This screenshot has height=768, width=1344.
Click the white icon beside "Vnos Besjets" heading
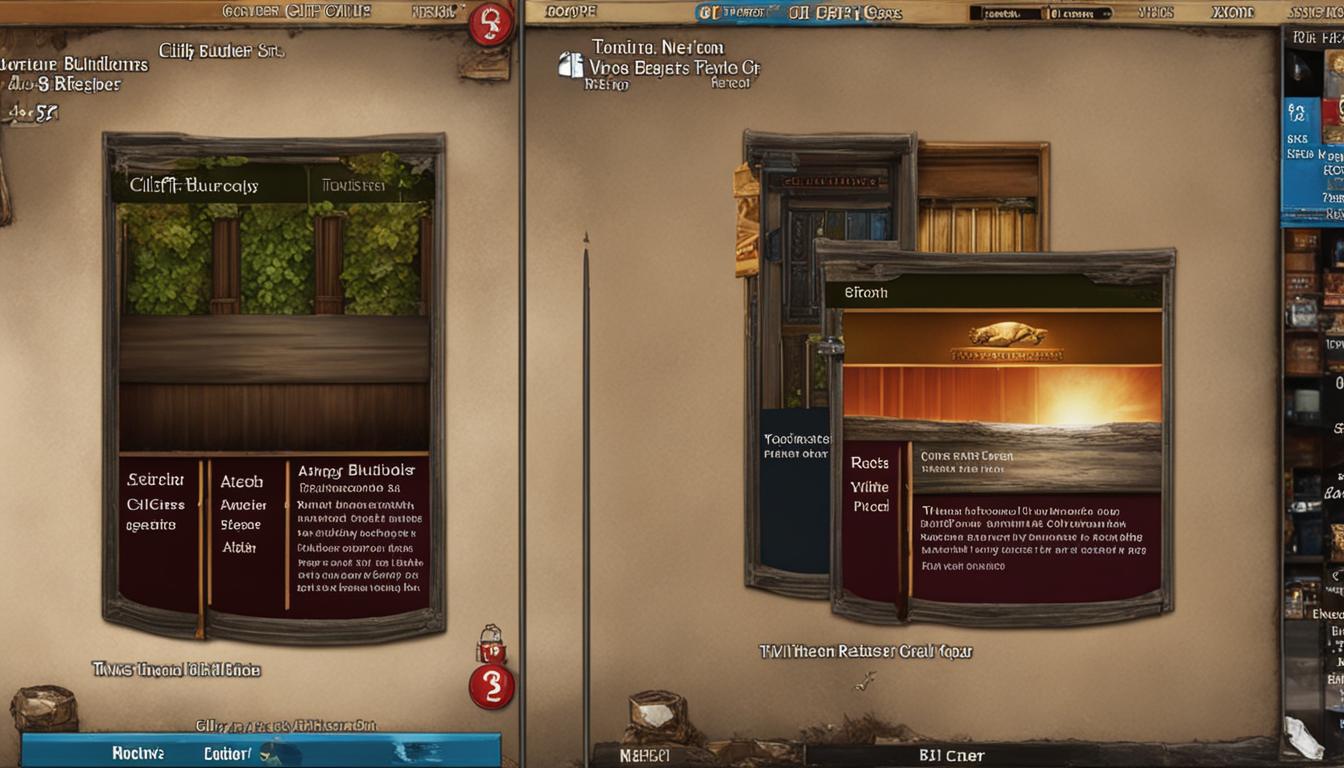point(570,66)
